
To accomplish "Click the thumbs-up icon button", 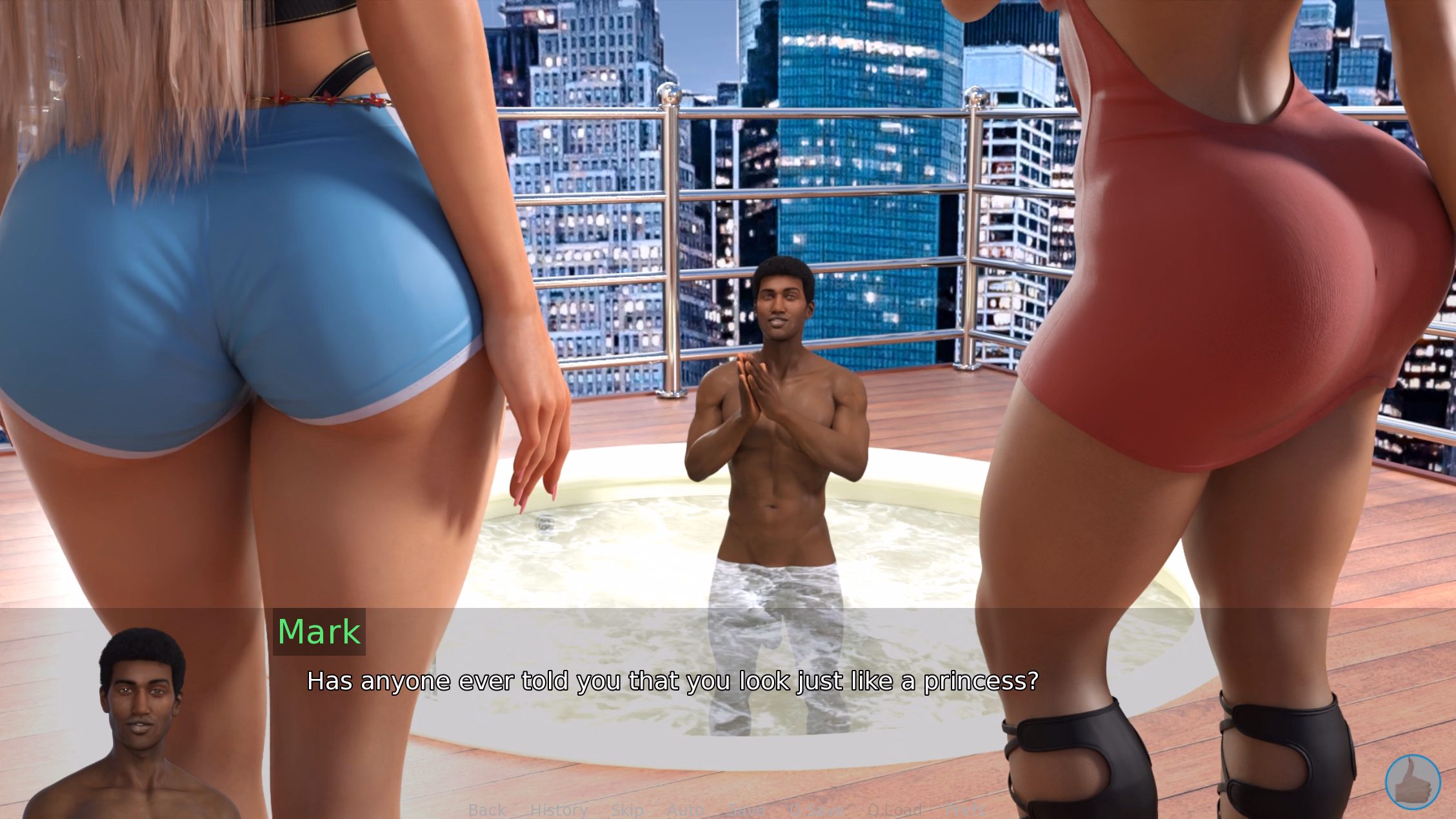I will pyautogui.click(x=1412, y=782).
